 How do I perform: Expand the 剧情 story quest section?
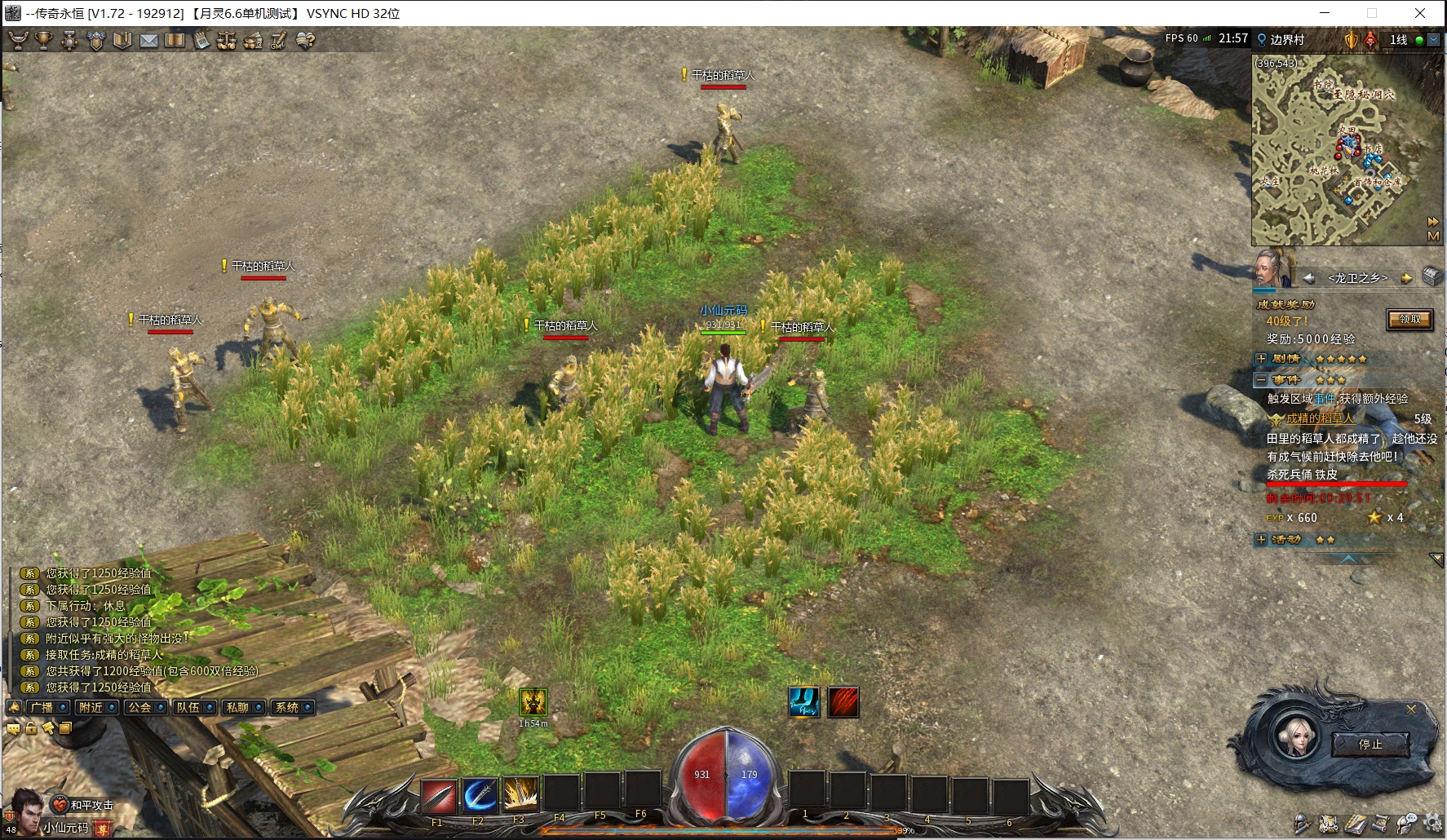click(1261, 359)
